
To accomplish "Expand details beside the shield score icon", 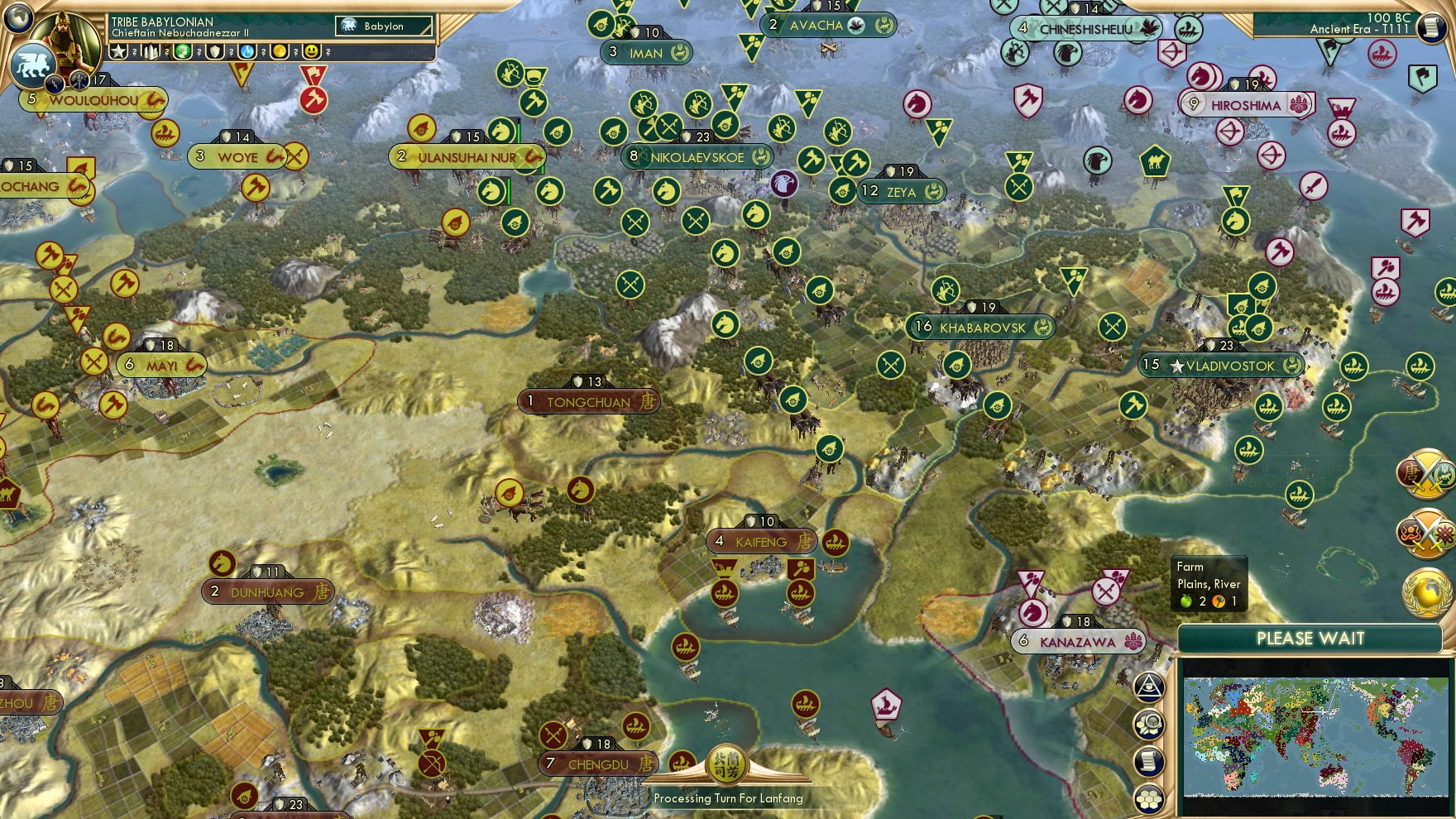I will coord(232,53).
